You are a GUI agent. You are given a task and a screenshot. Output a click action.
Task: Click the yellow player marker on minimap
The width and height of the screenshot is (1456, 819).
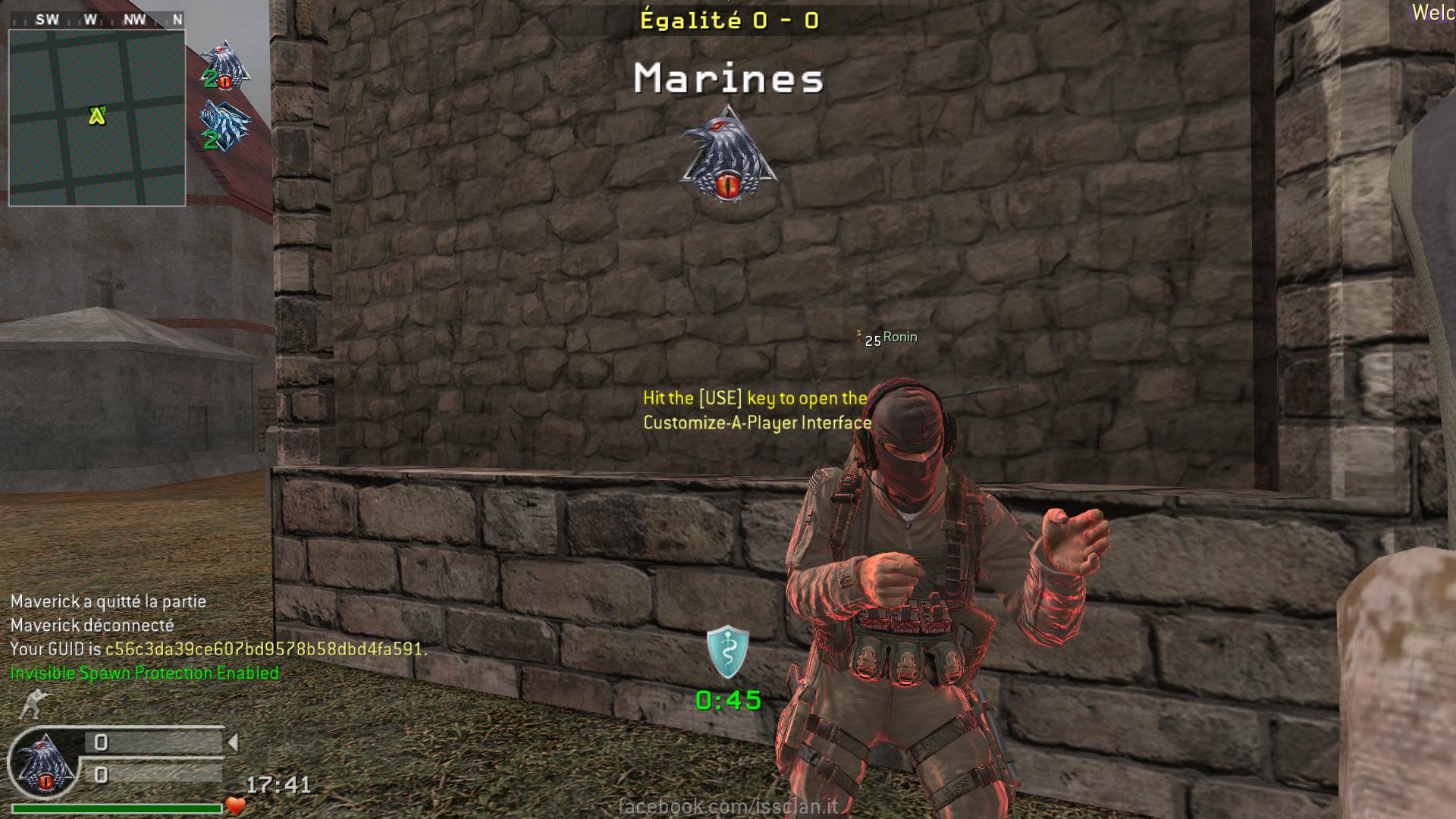(x=96, y=115)
